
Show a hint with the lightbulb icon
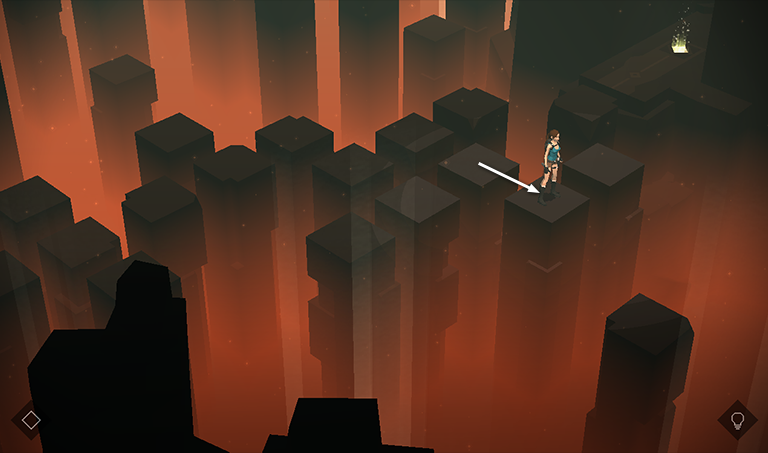click(737, 419)
